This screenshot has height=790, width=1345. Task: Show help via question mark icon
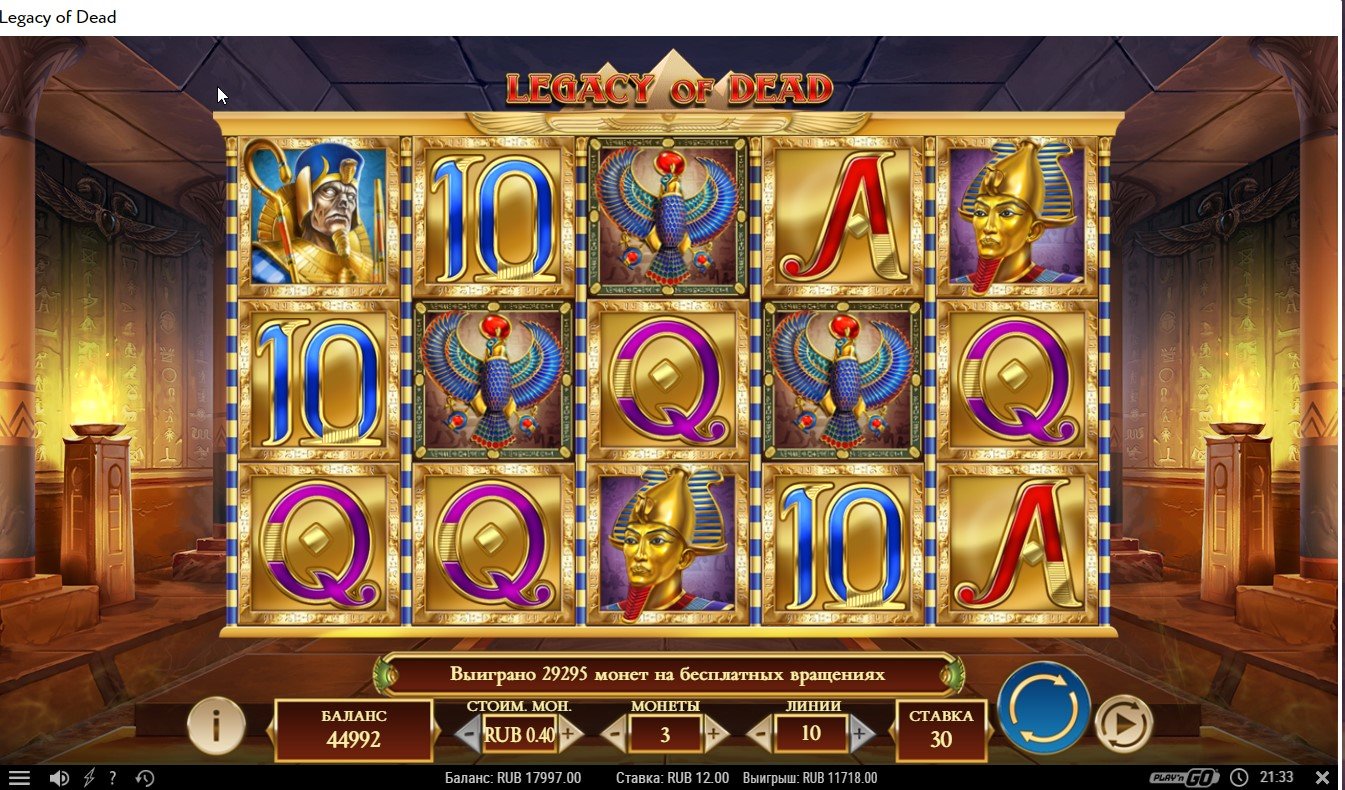(x=113, y=778)
